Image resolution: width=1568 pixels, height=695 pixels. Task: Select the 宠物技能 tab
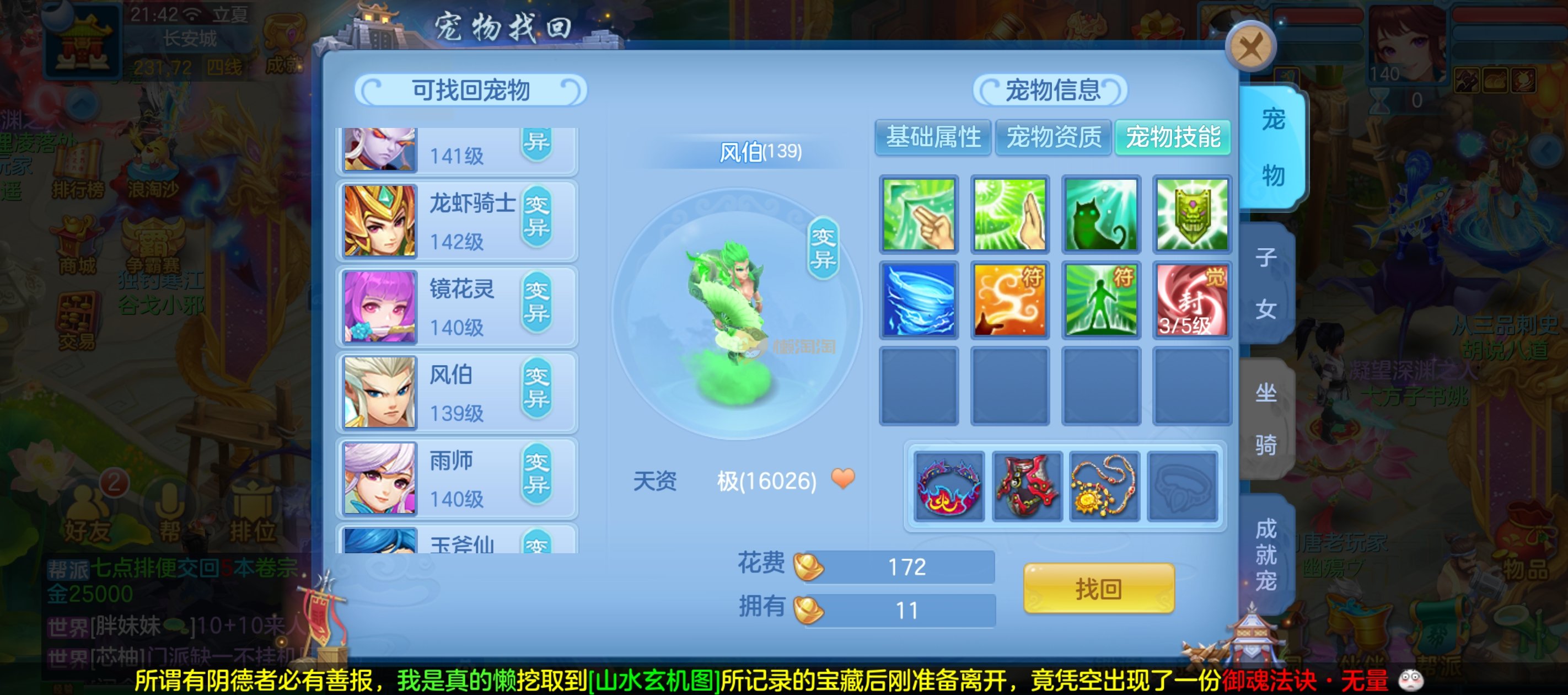(x=1172, y=137)
